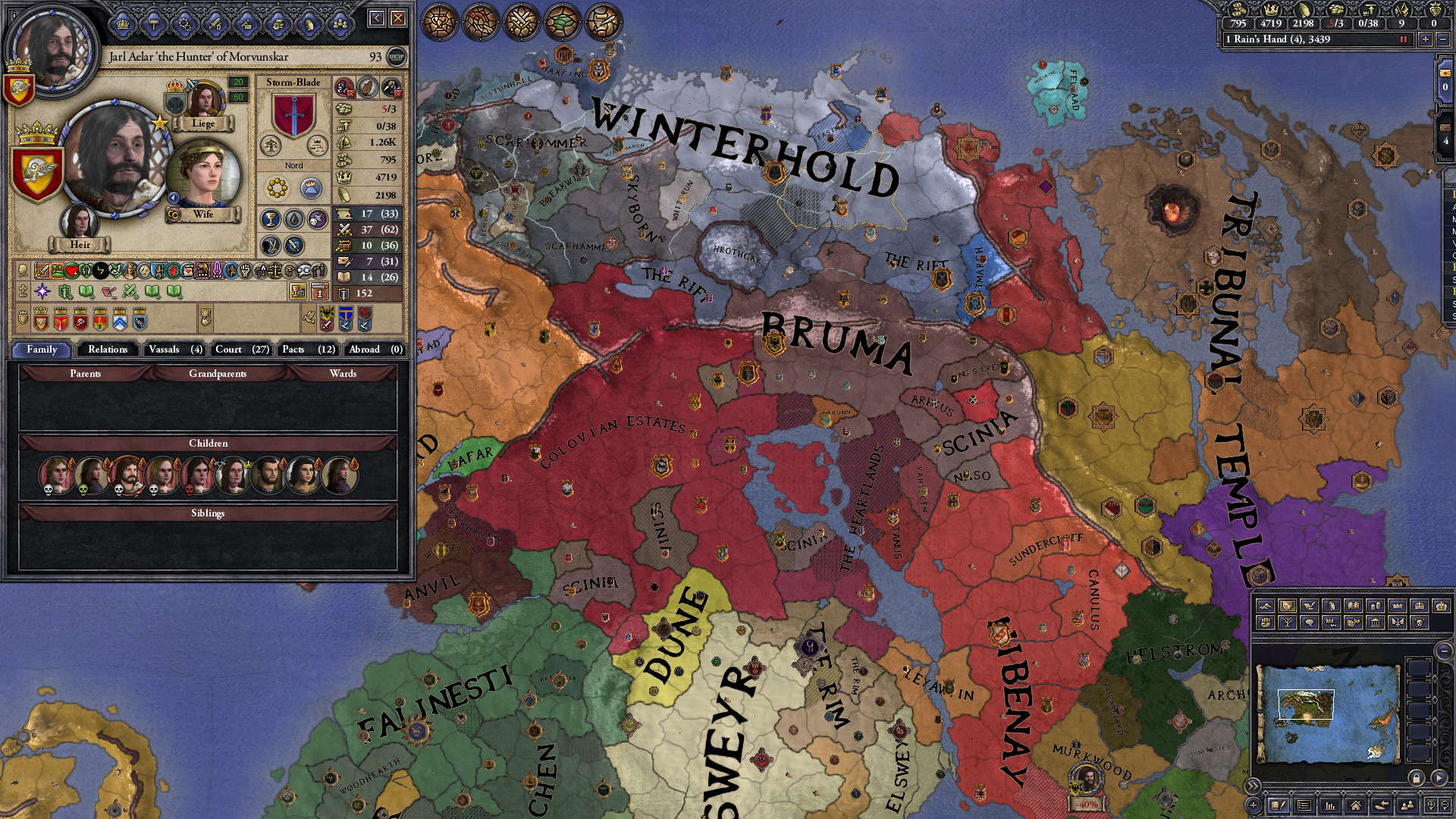Toggle the fist revolt-risk map mode
The height and width of the screenshot is (819, 1456).
coord(1266,623)
